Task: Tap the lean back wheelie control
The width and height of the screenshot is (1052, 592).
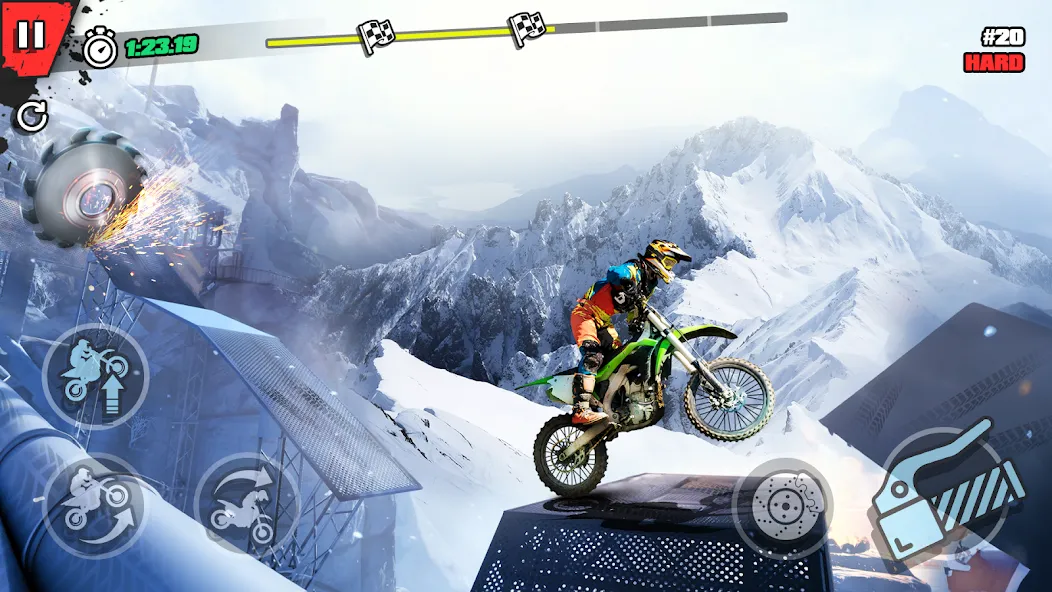Action: tap(92, 507)
